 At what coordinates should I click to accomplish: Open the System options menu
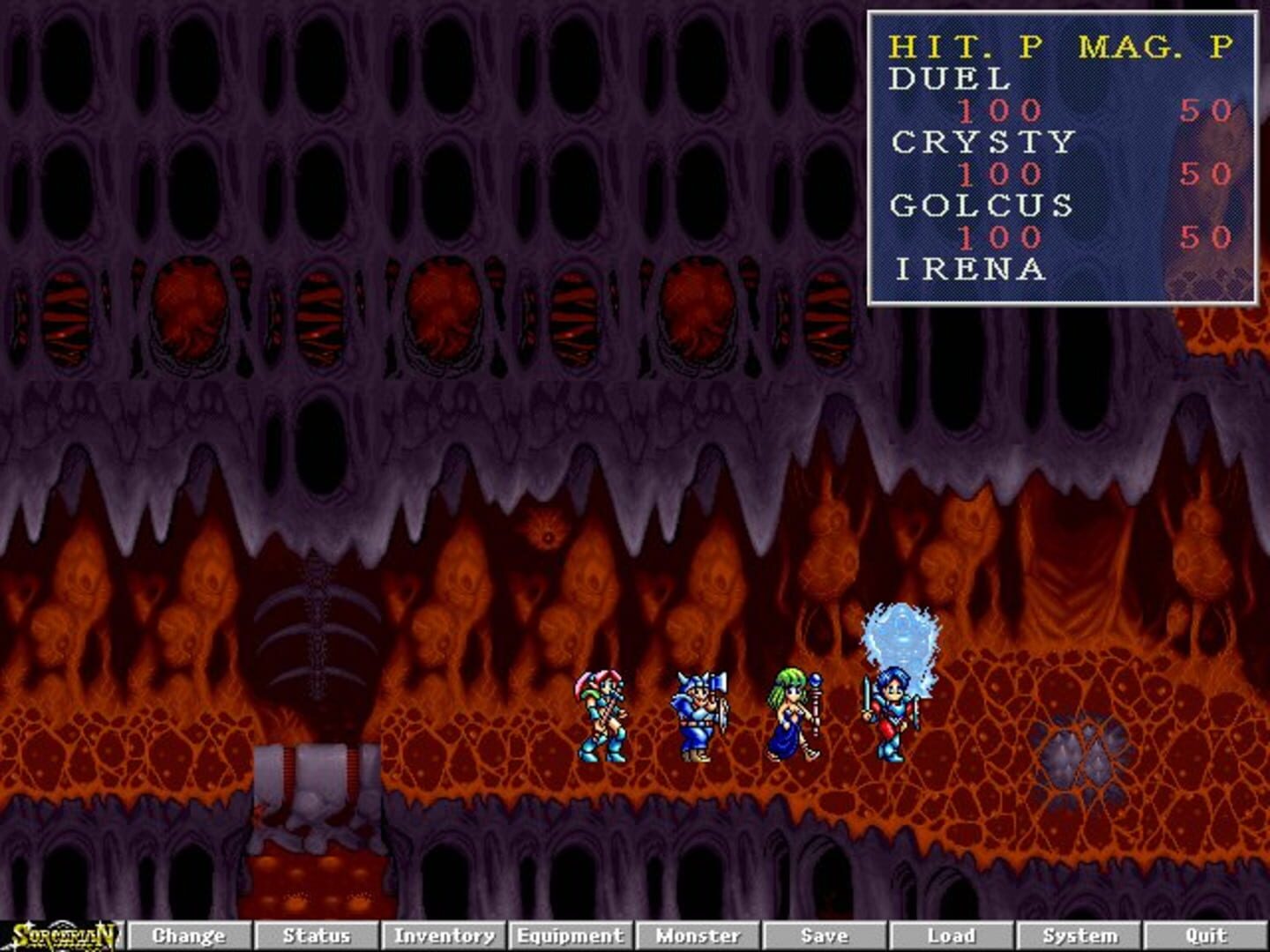coord(1078,935)
